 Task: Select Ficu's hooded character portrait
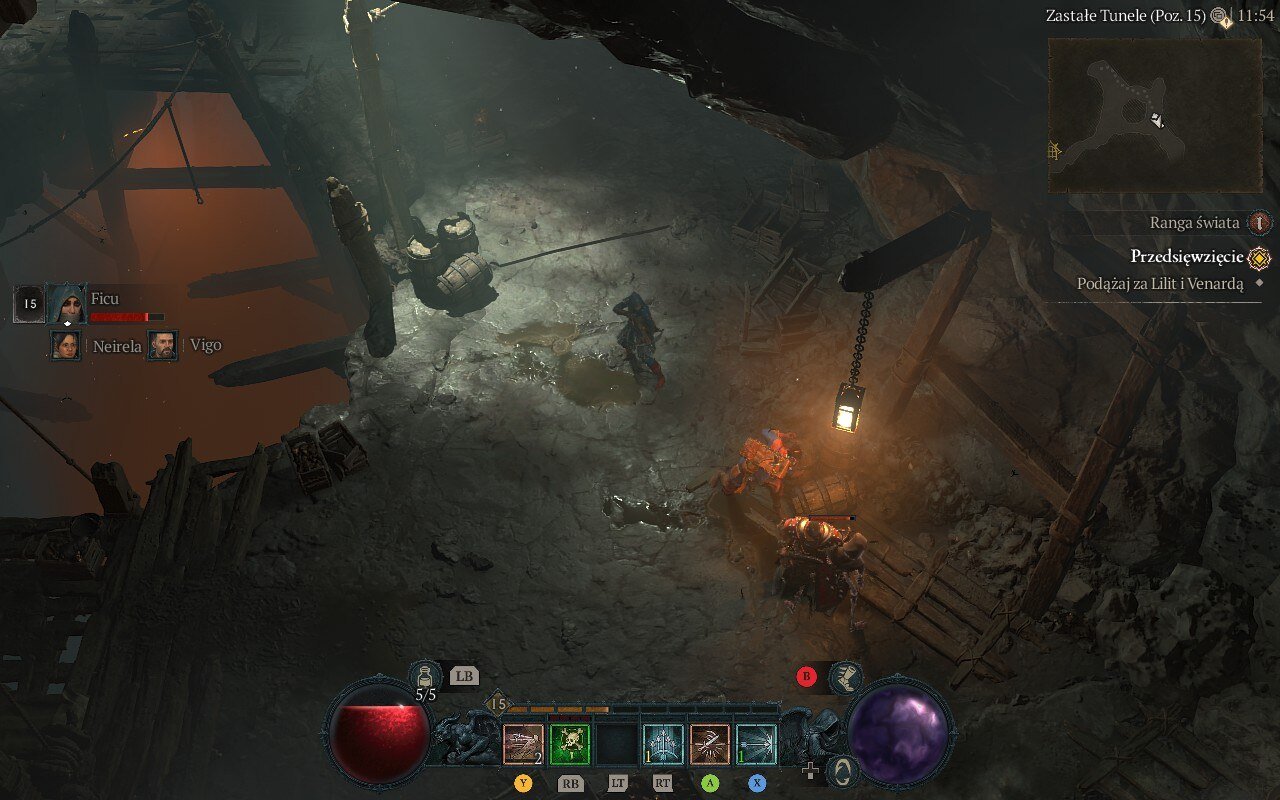pyautogui.click(x=67, y=303)
